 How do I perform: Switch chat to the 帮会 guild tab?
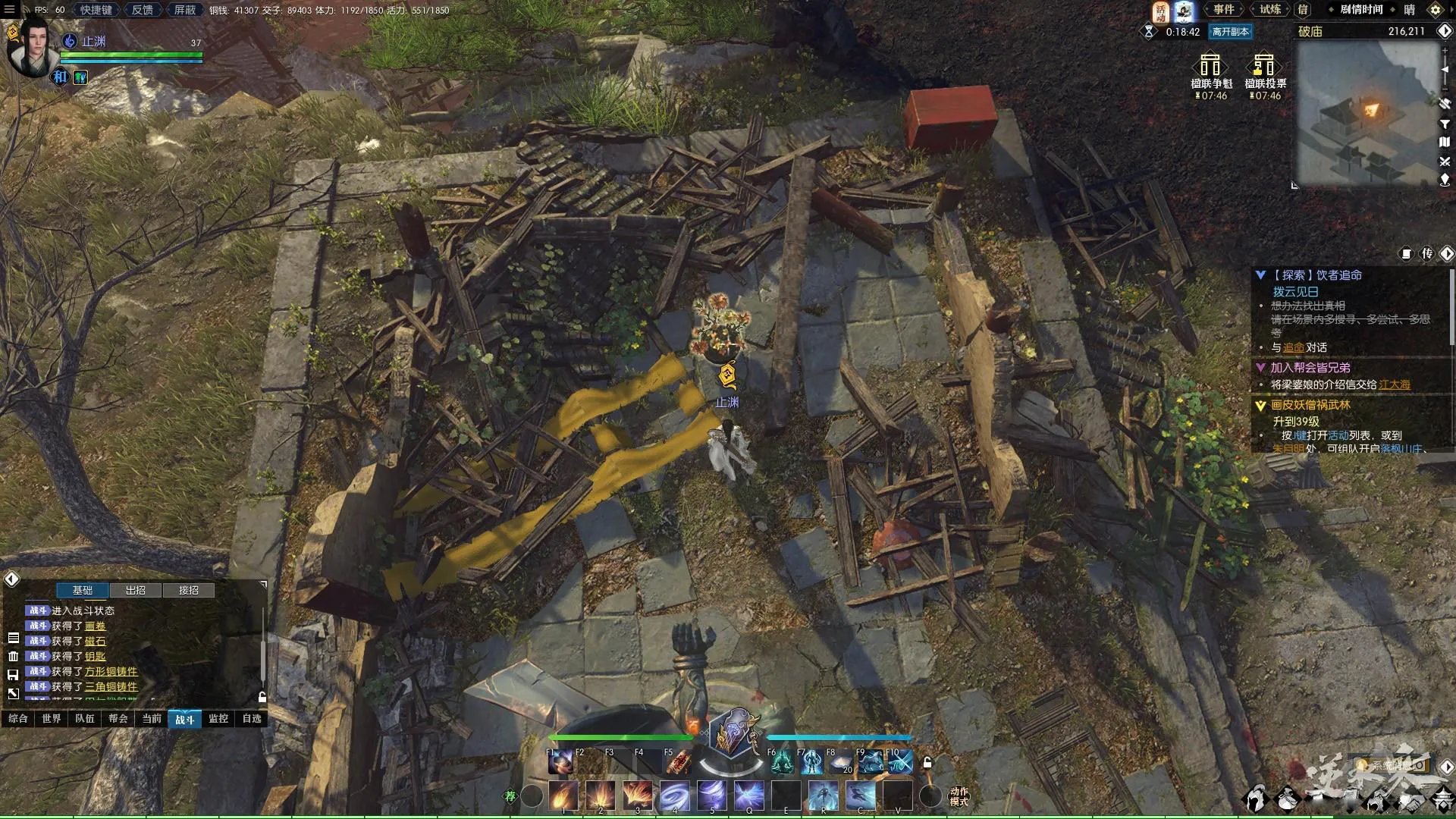pos(118,718)
